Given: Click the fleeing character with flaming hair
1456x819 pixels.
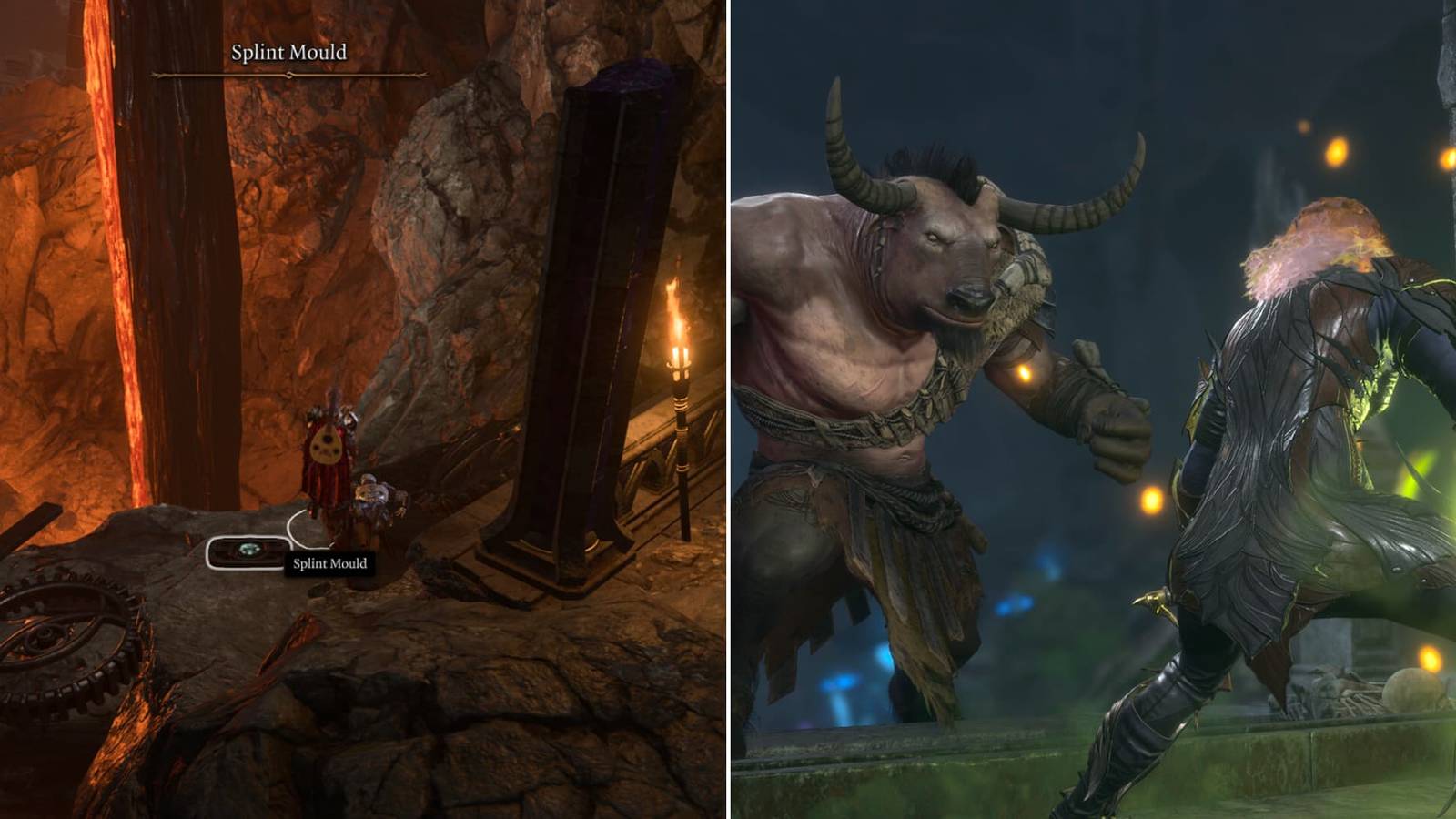Looking at the screenshot, I should tap(1292, 437).
